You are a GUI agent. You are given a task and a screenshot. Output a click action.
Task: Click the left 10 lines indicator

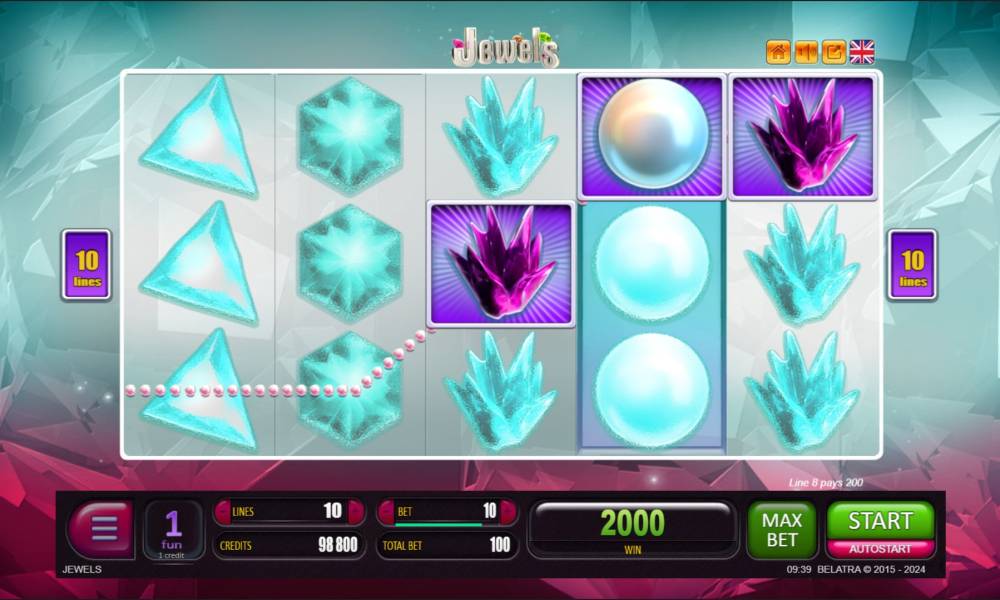coord(87,265)
